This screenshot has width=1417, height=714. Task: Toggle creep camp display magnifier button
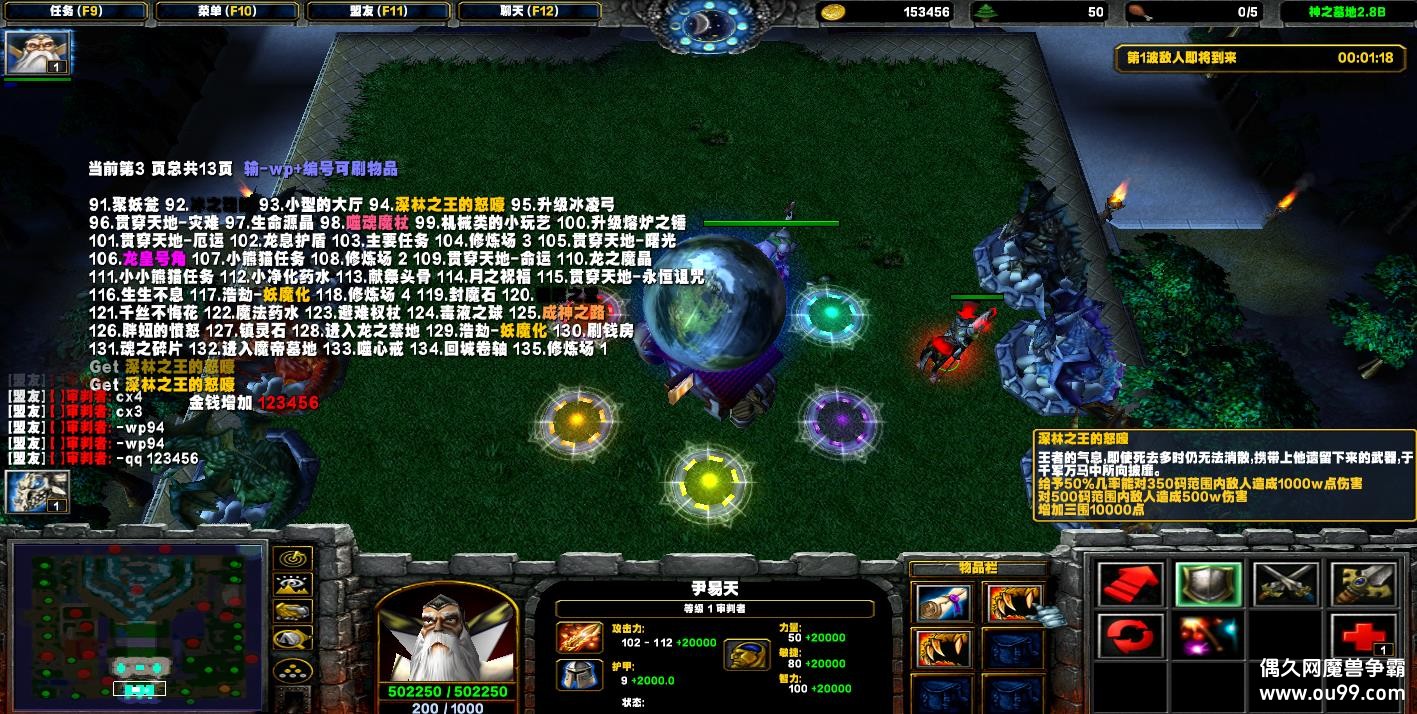(x=293, y=639)
